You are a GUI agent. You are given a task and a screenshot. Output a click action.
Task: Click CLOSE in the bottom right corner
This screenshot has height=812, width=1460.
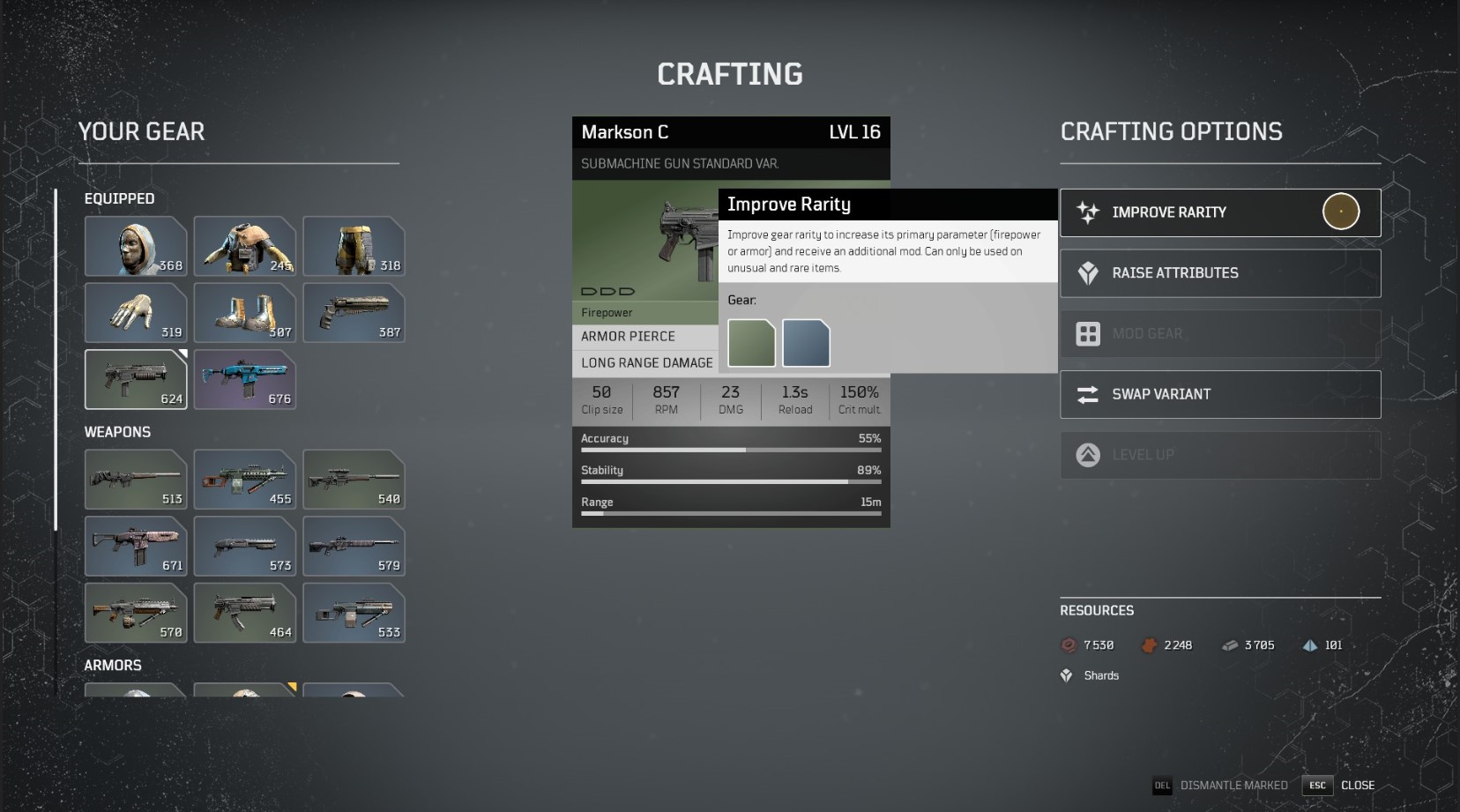[1359, 785]
